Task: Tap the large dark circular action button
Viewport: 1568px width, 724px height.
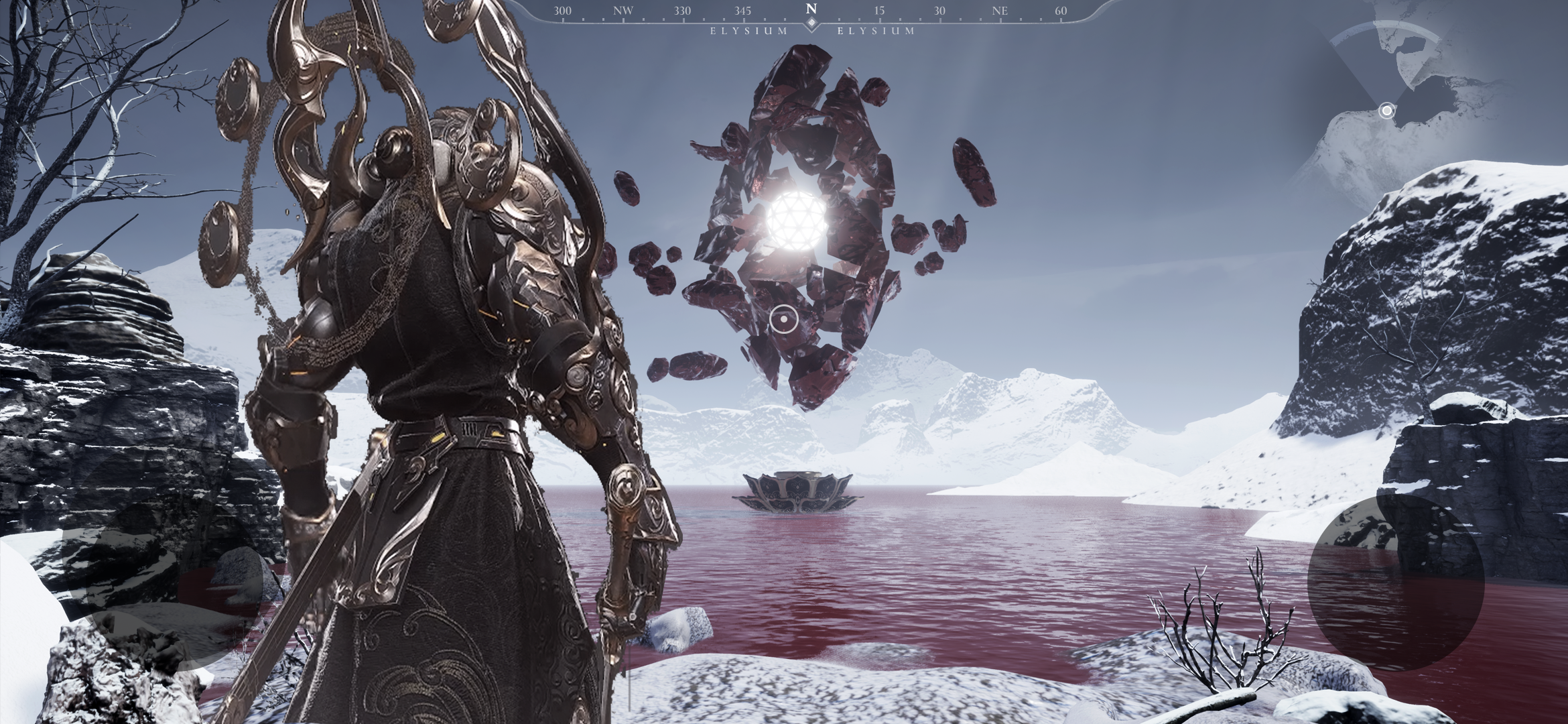Action: pyautogui.click(x=1395, y=582)
